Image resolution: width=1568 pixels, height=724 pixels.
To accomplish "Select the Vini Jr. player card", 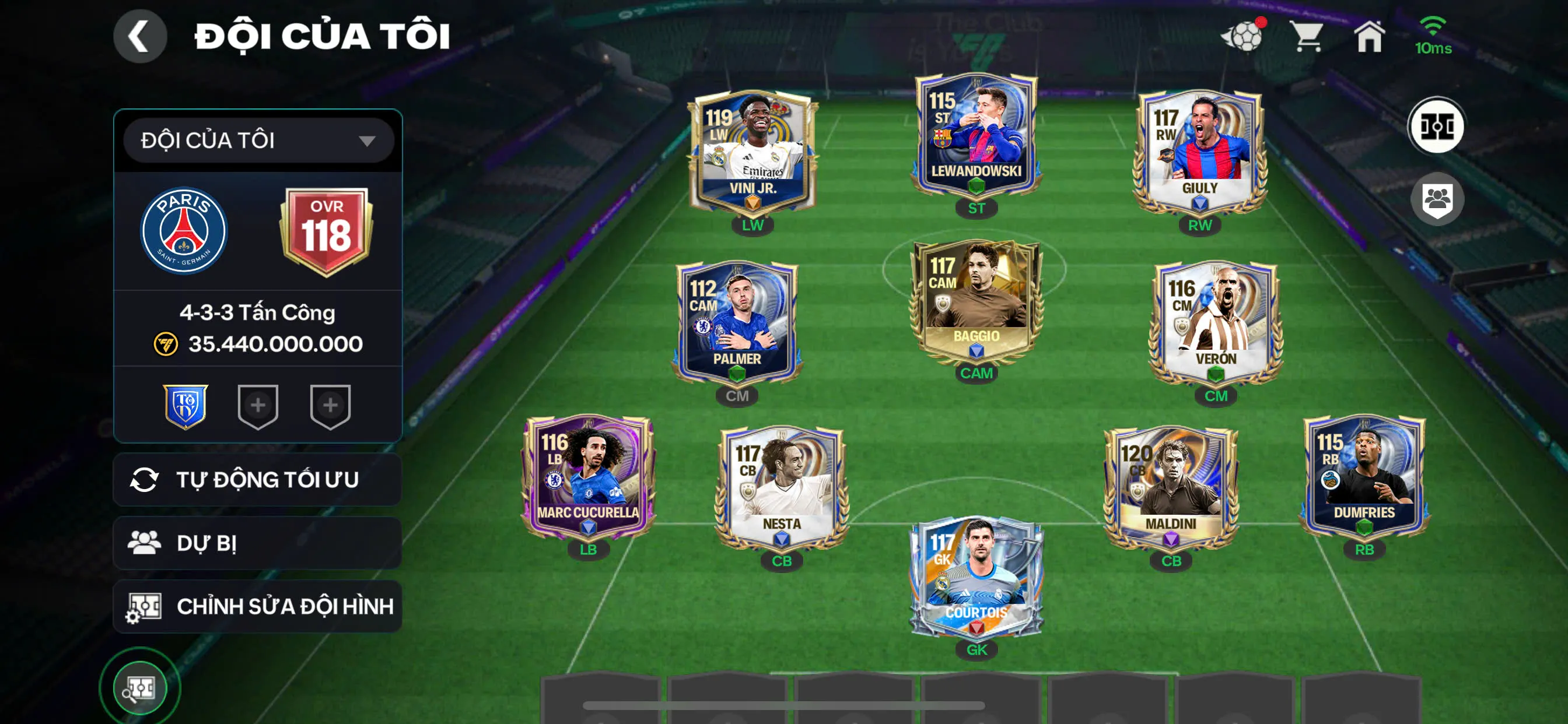I will (752, 152).
